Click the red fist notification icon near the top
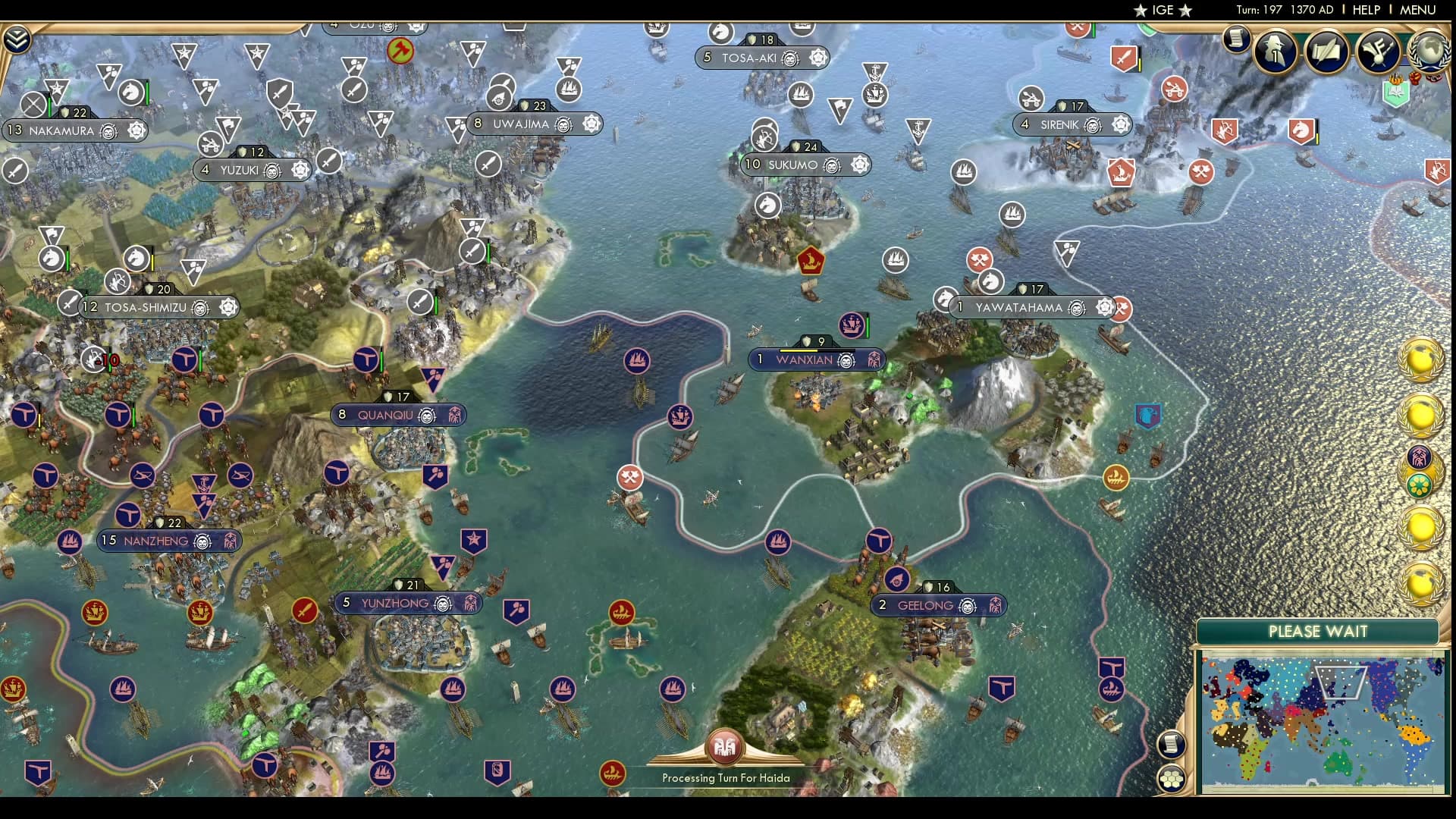The width and height of the screenshot is (1456, 819). coord(1414,79)
